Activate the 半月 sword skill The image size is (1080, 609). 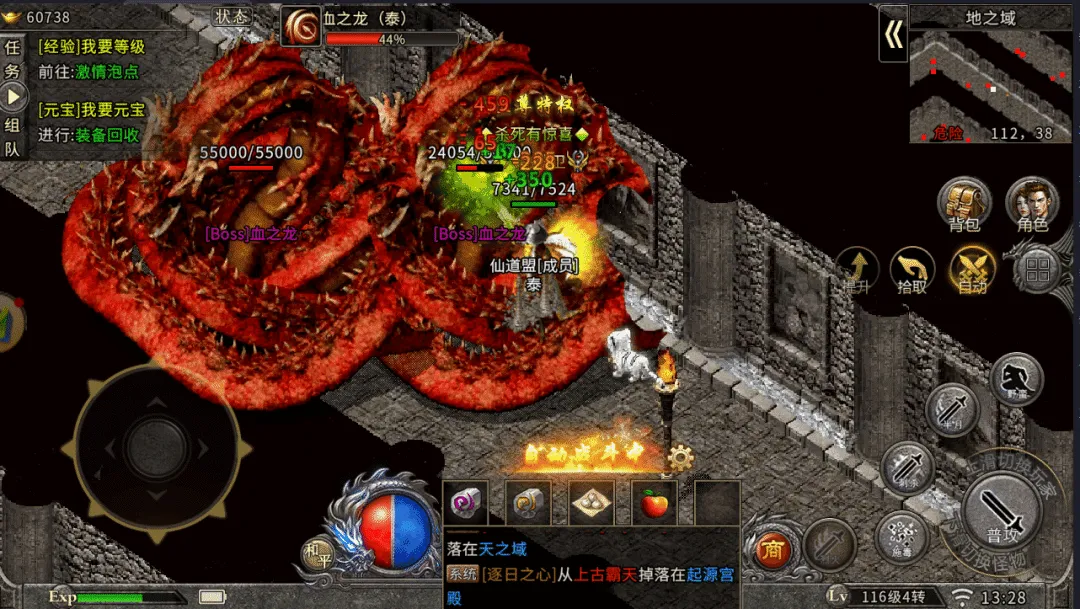pos(951,409)
